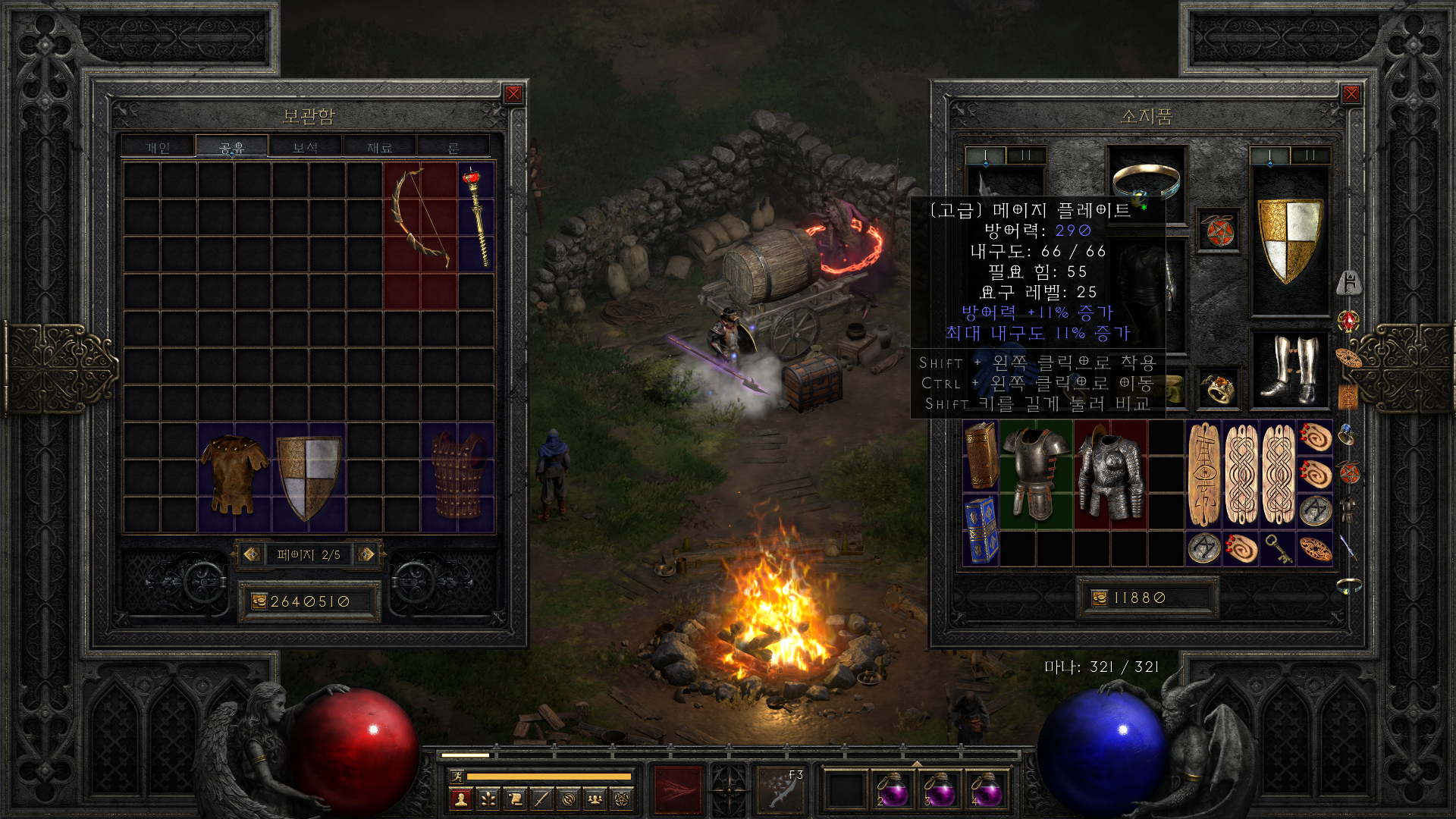The image size is (1456, 819).
Task: Open the character screen from the mini menu
Action: pos(460,799)
